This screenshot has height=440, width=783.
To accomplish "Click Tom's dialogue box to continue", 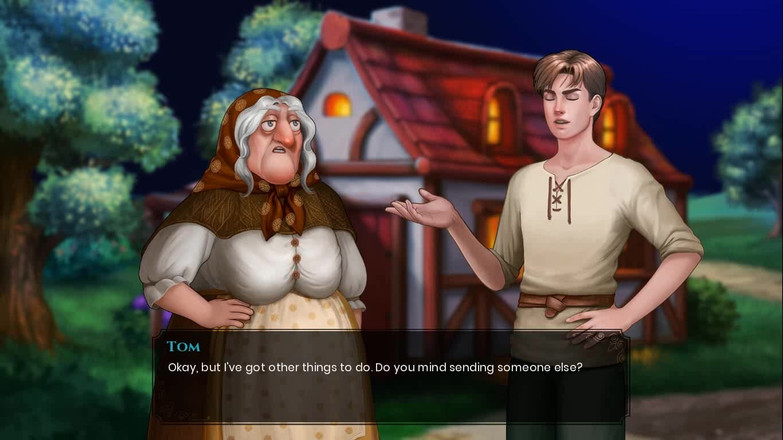I will click(390, 375).
